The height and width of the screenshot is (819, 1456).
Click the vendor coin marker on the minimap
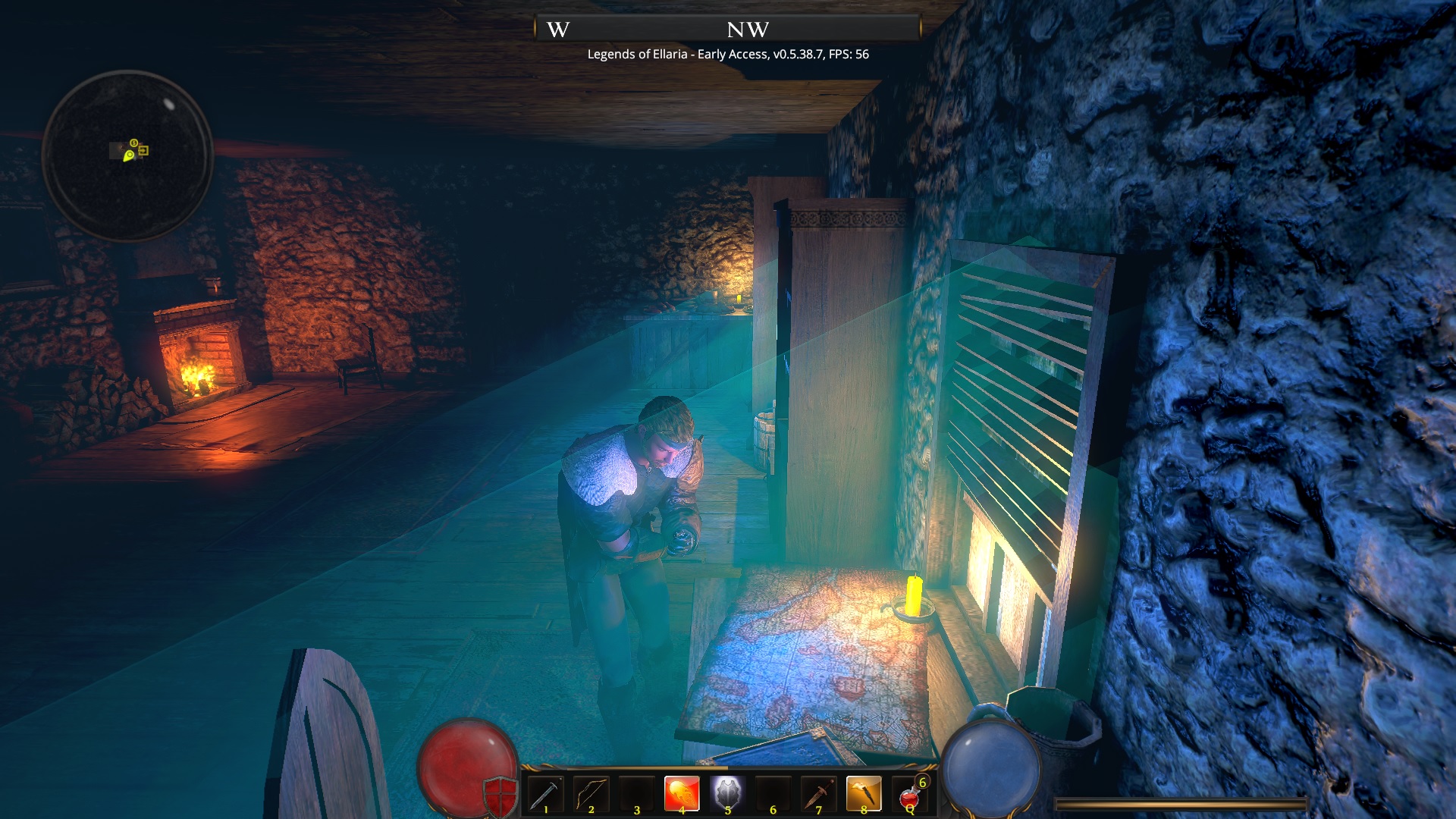click(133, 143)
